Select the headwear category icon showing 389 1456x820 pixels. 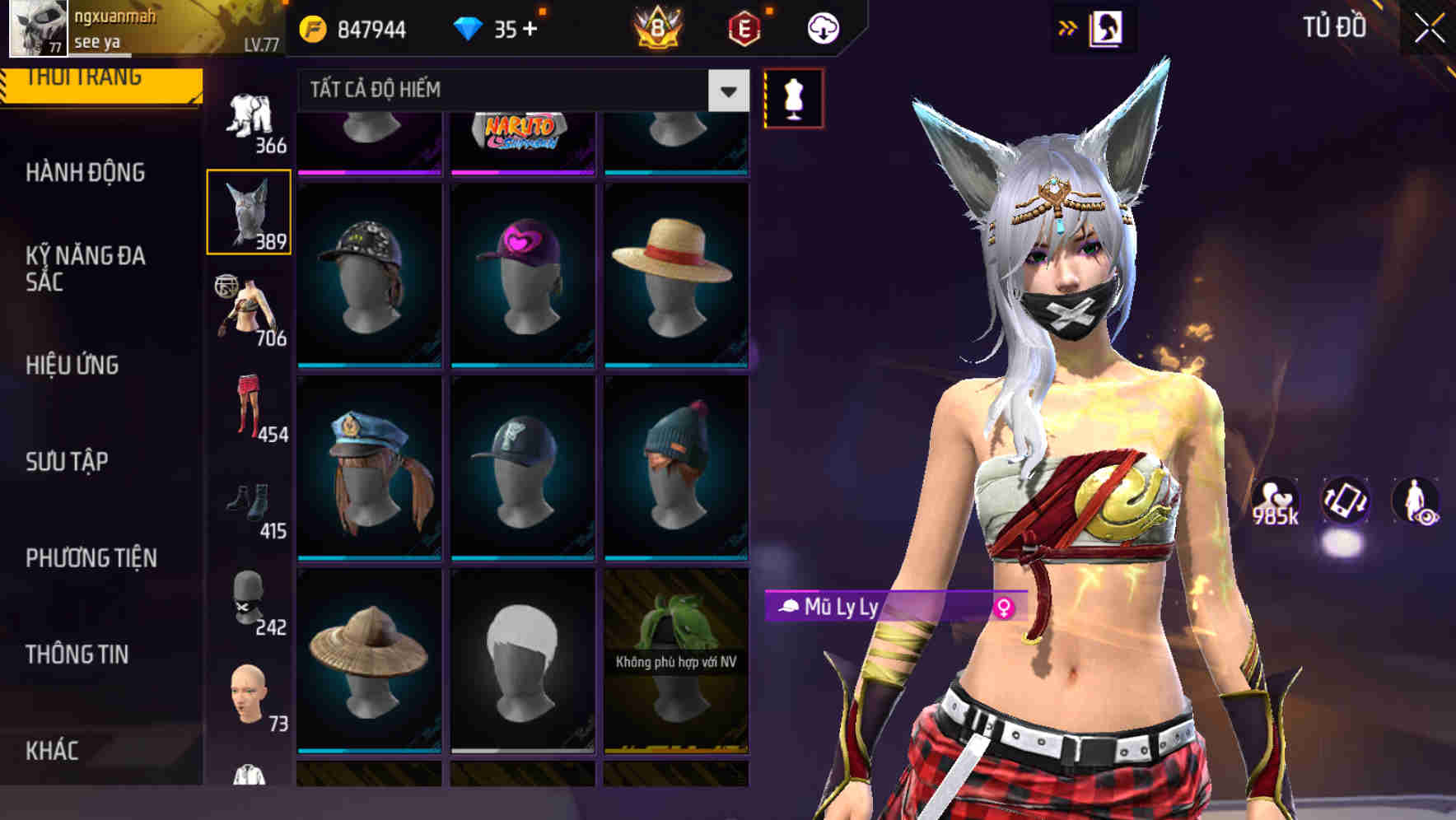(x=250, y=208)
